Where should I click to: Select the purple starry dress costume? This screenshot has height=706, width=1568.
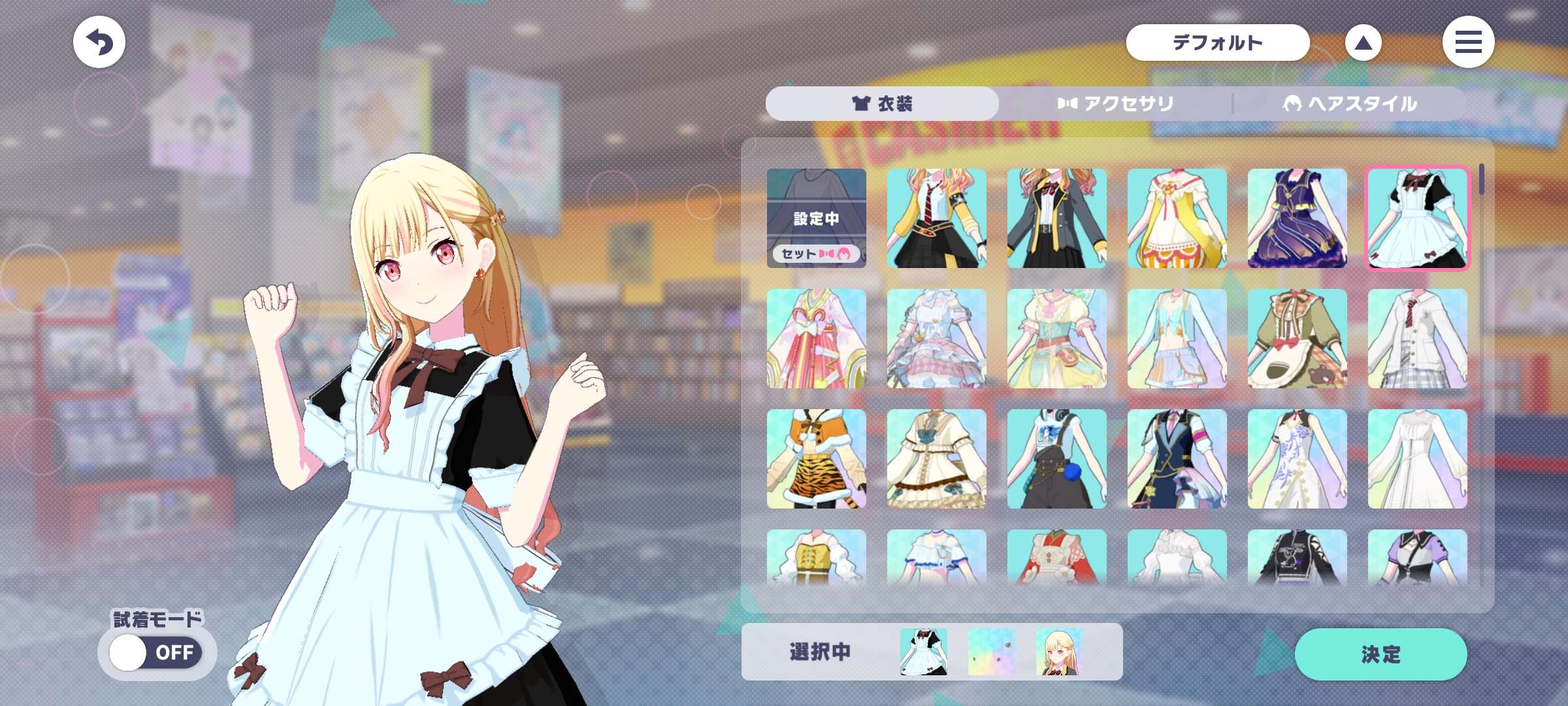tap(1297, 218)
